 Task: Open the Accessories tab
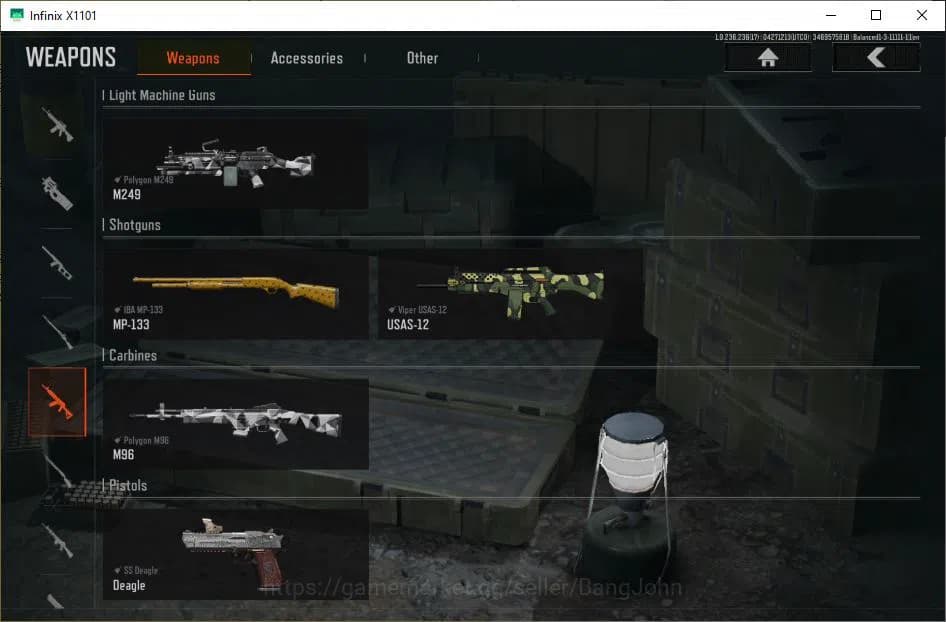pyautogui.click(x=306, y=58)
